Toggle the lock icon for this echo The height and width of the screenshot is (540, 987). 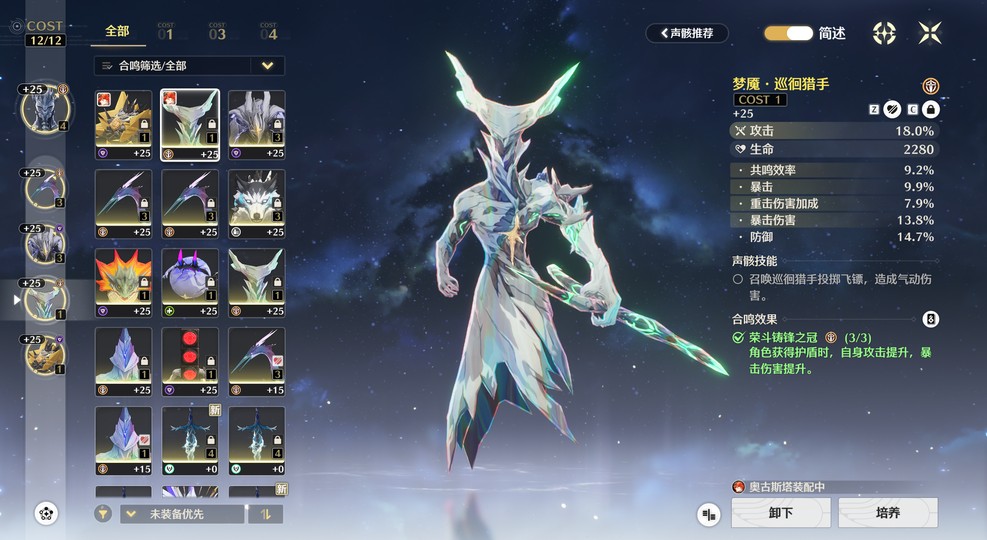930,109
